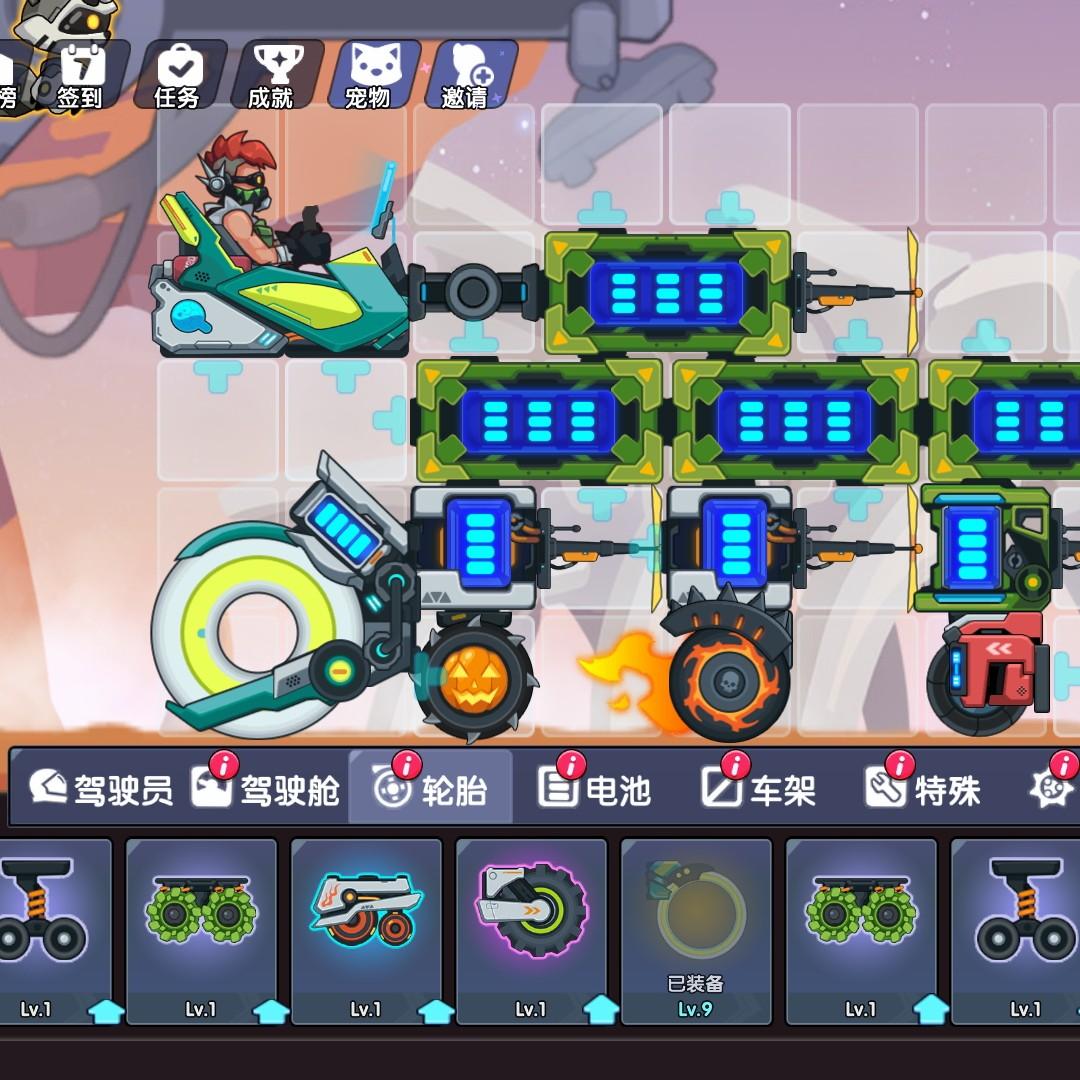Switch to the 驾驶员 driver tab
Screen dimensions: 1080x1080
pyautogui.click(x=100, y=789)
